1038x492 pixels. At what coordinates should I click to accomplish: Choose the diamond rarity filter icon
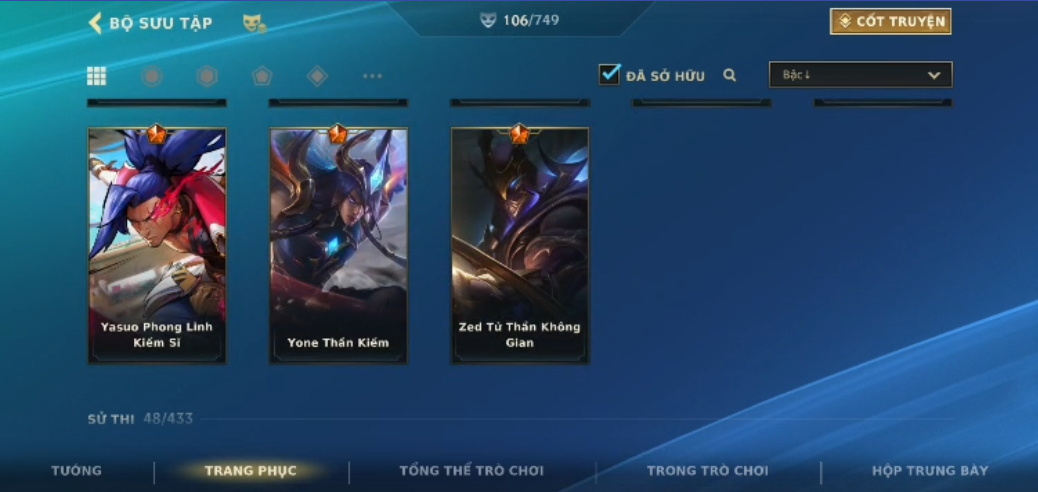tap(317, 76)
